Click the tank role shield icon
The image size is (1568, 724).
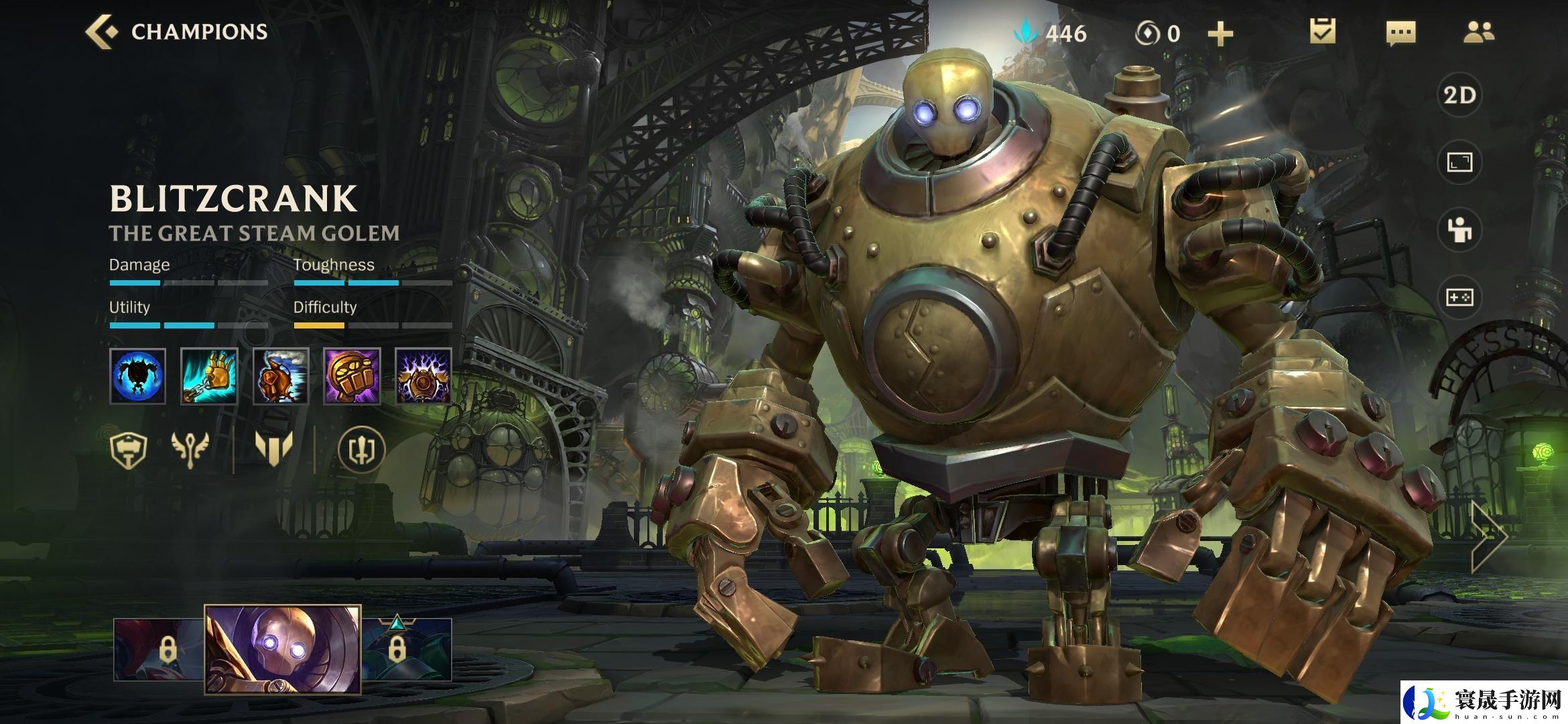click(x=129, y=448)
